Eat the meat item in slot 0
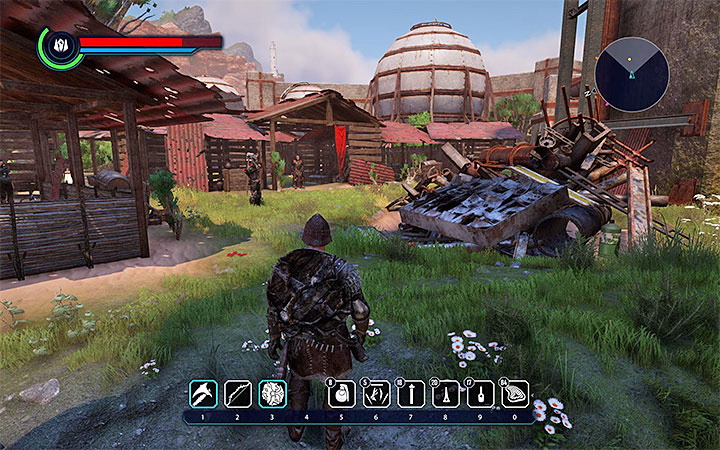Screen dimensions: 720x450 click(515, 394)
